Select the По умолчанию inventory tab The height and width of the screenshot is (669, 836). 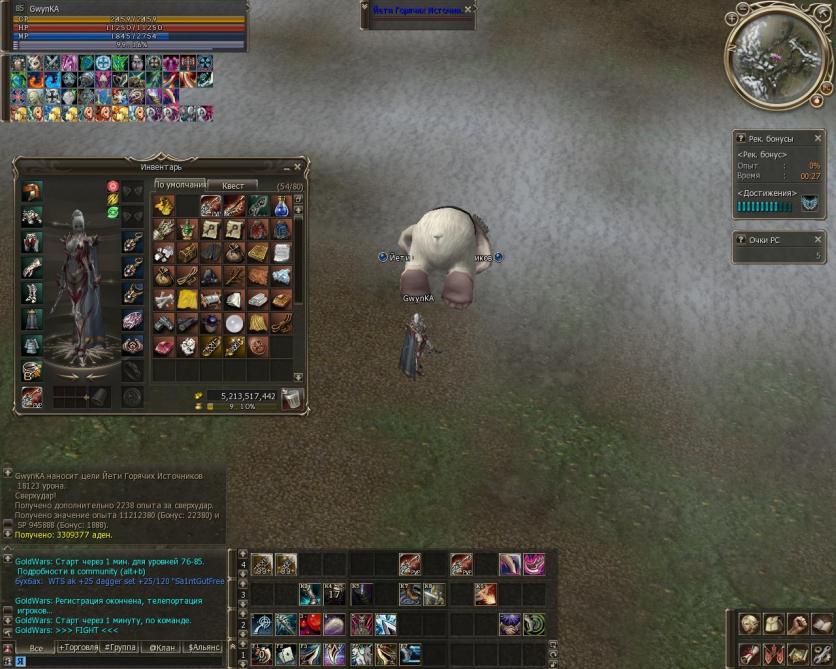[179, 185]
